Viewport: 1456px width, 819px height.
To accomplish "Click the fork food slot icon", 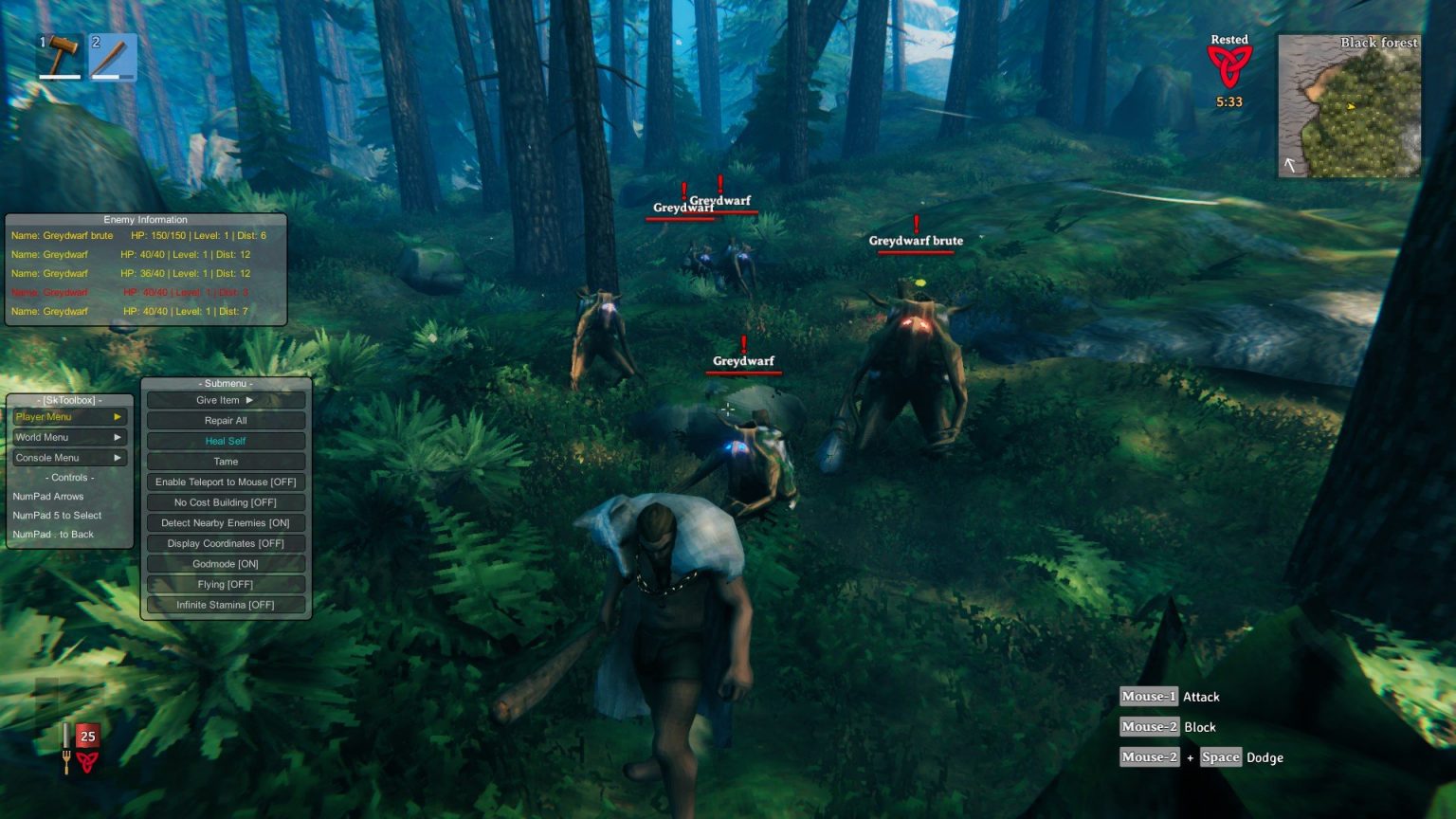I will pyautogui.click(x=66, y=761).
